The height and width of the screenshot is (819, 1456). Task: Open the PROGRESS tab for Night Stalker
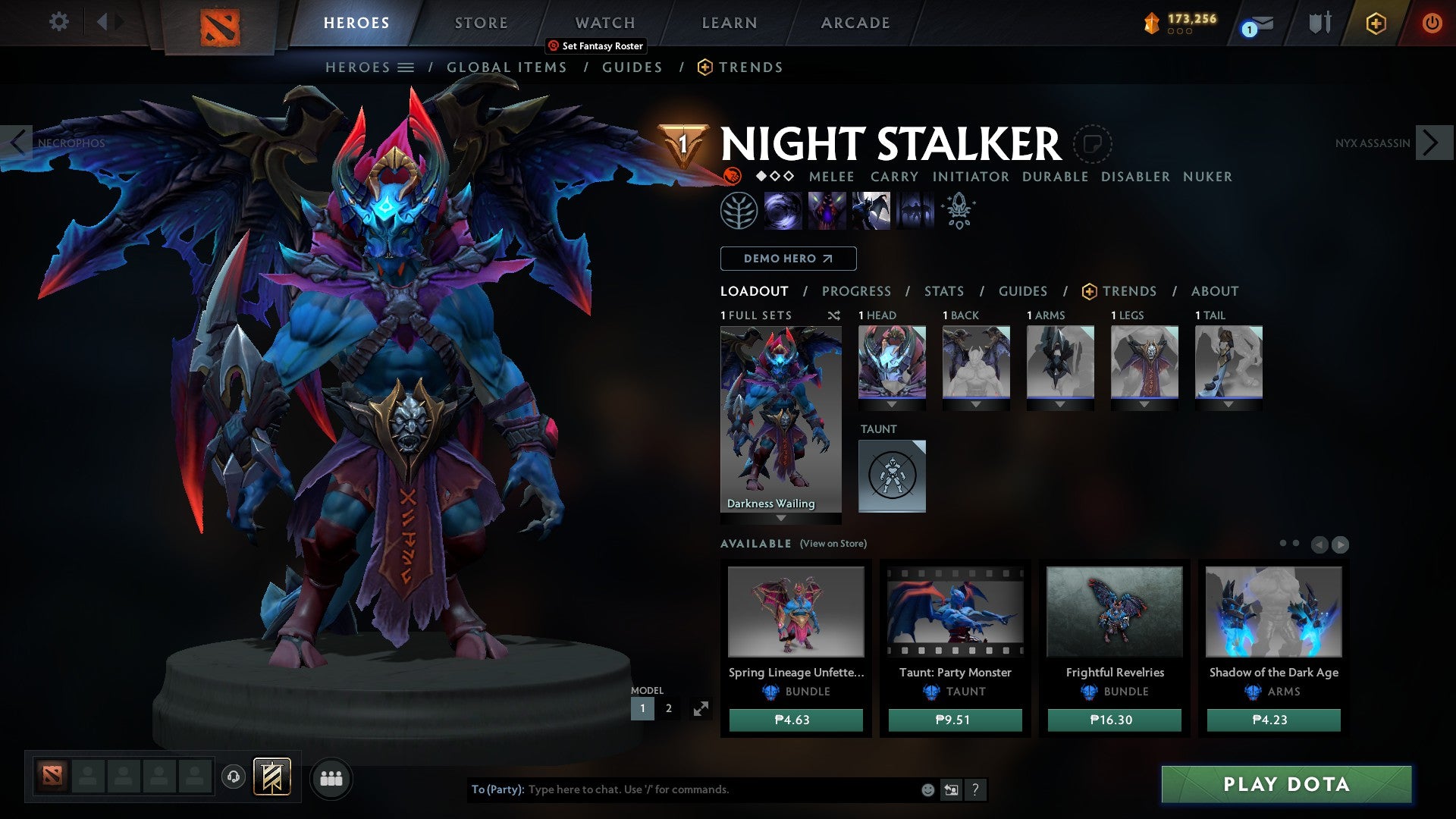pyautogui.click(x=856, y=290)
